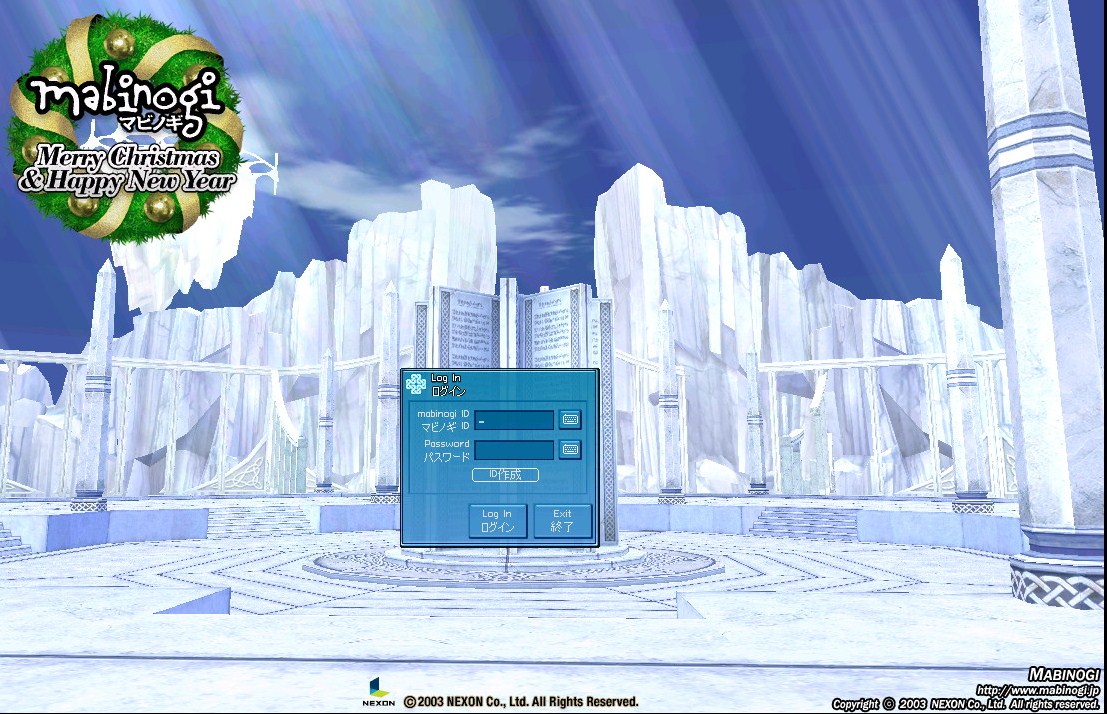Open the on-screen keyboard beside the Password field

(570, 450)
